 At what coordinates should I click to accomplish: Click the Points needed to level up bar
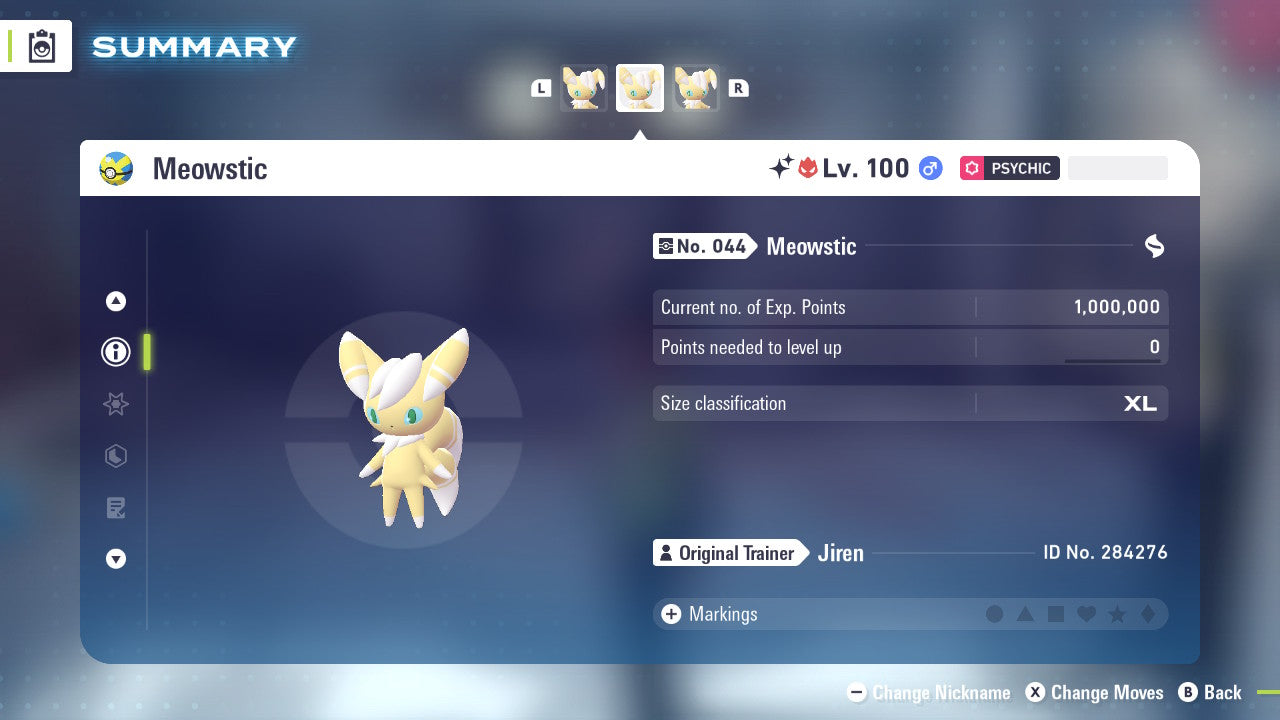(x=910, y=347)
